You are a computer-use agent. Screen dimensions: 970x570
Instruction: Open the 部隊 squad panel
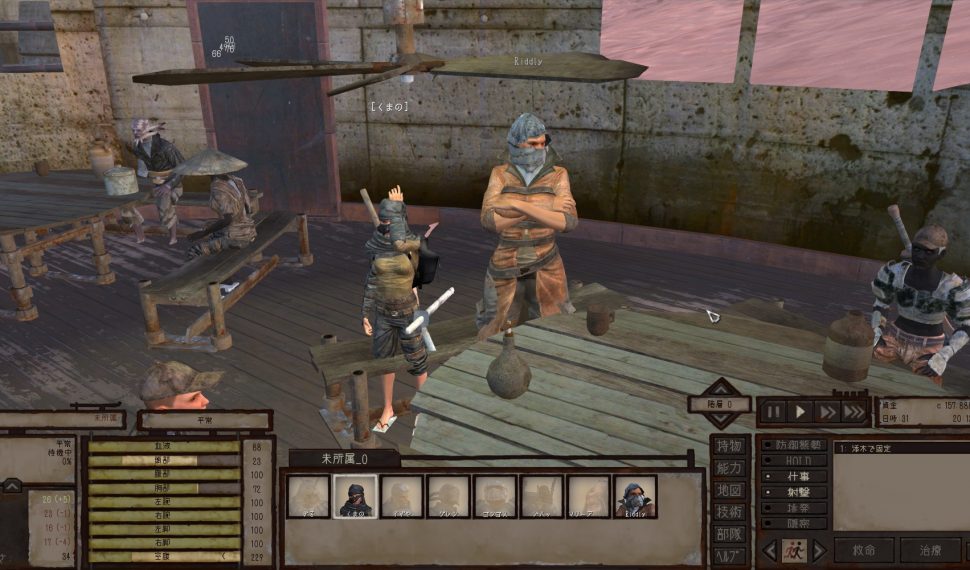tap(729, 534)
